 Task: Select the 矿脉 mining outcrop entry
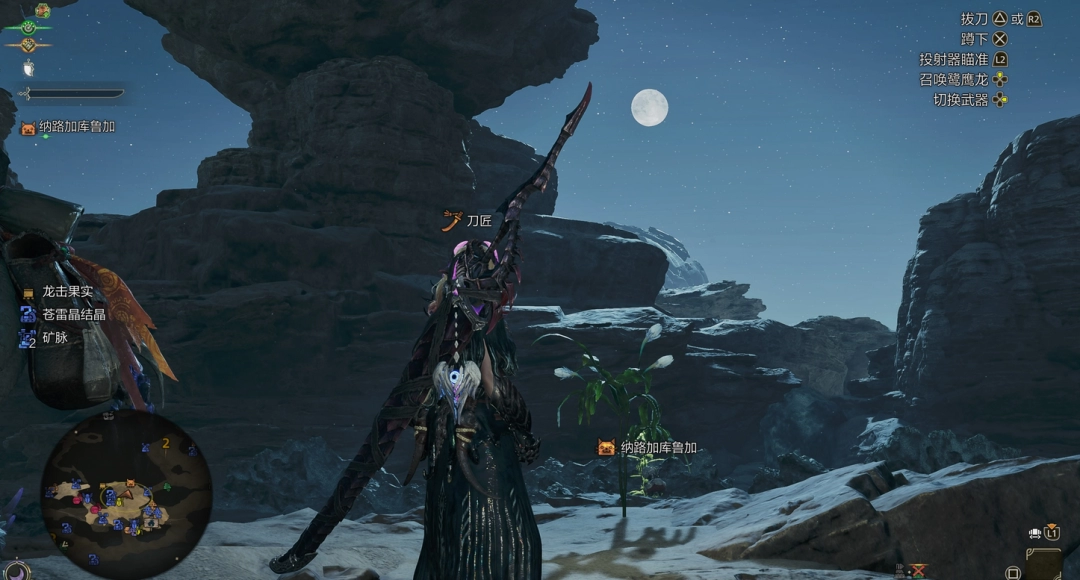point(56,339)
